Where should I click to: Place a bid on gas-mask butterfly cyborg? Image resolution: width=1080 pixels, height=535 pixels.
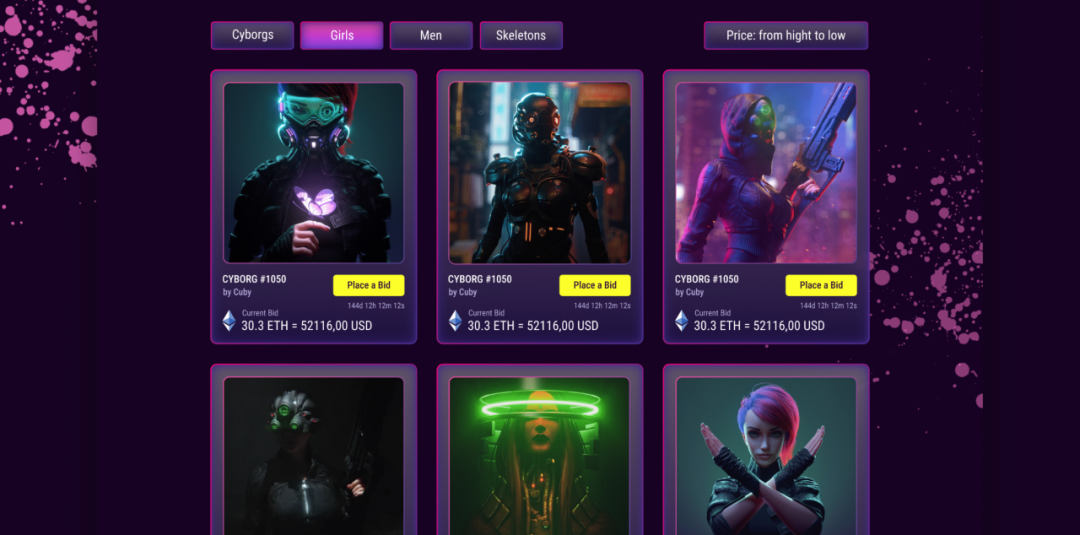(369, 285)
